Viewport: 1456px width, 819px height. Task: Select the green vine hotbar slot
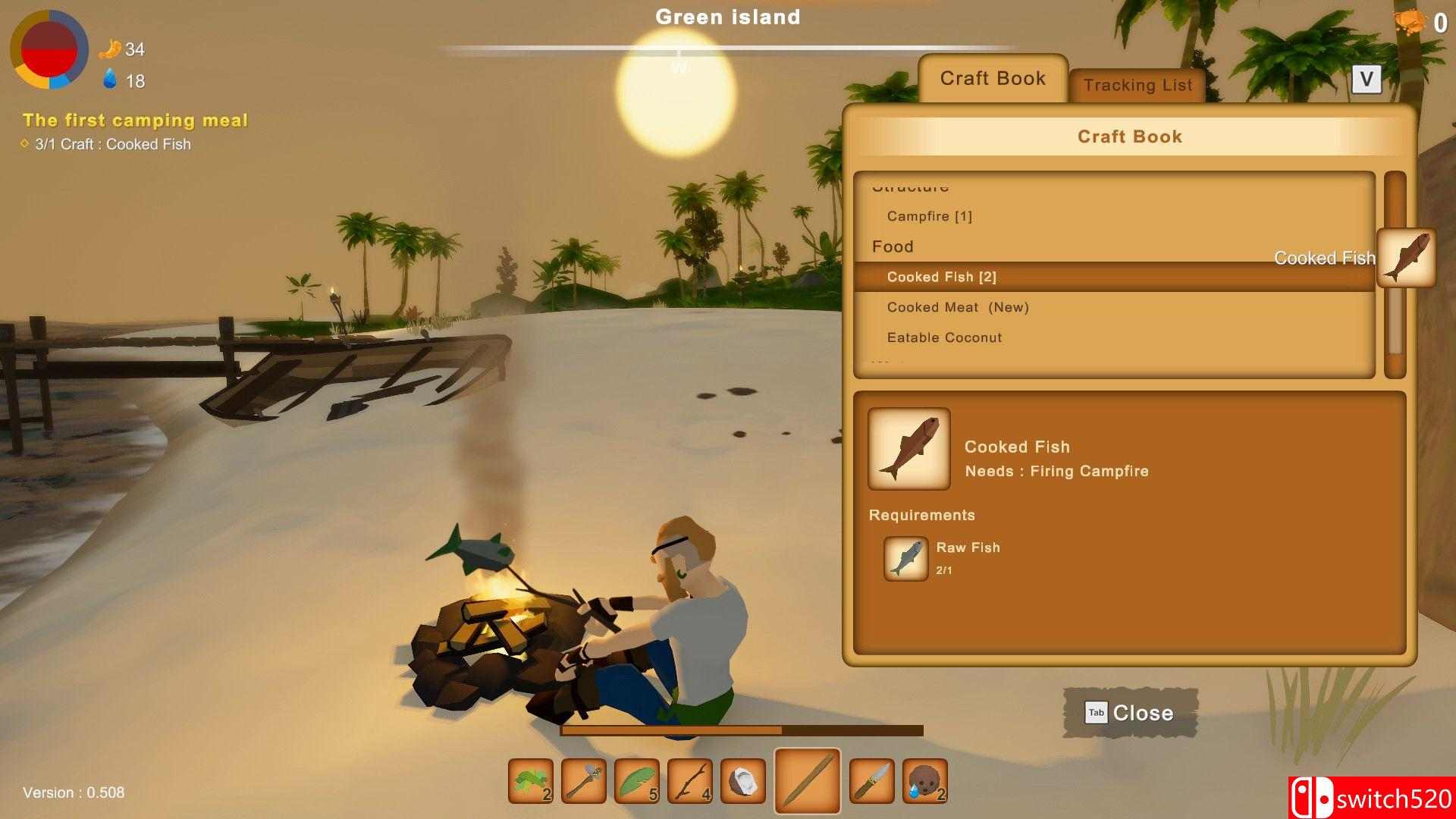pyautogui.click(x=531, y=781)
